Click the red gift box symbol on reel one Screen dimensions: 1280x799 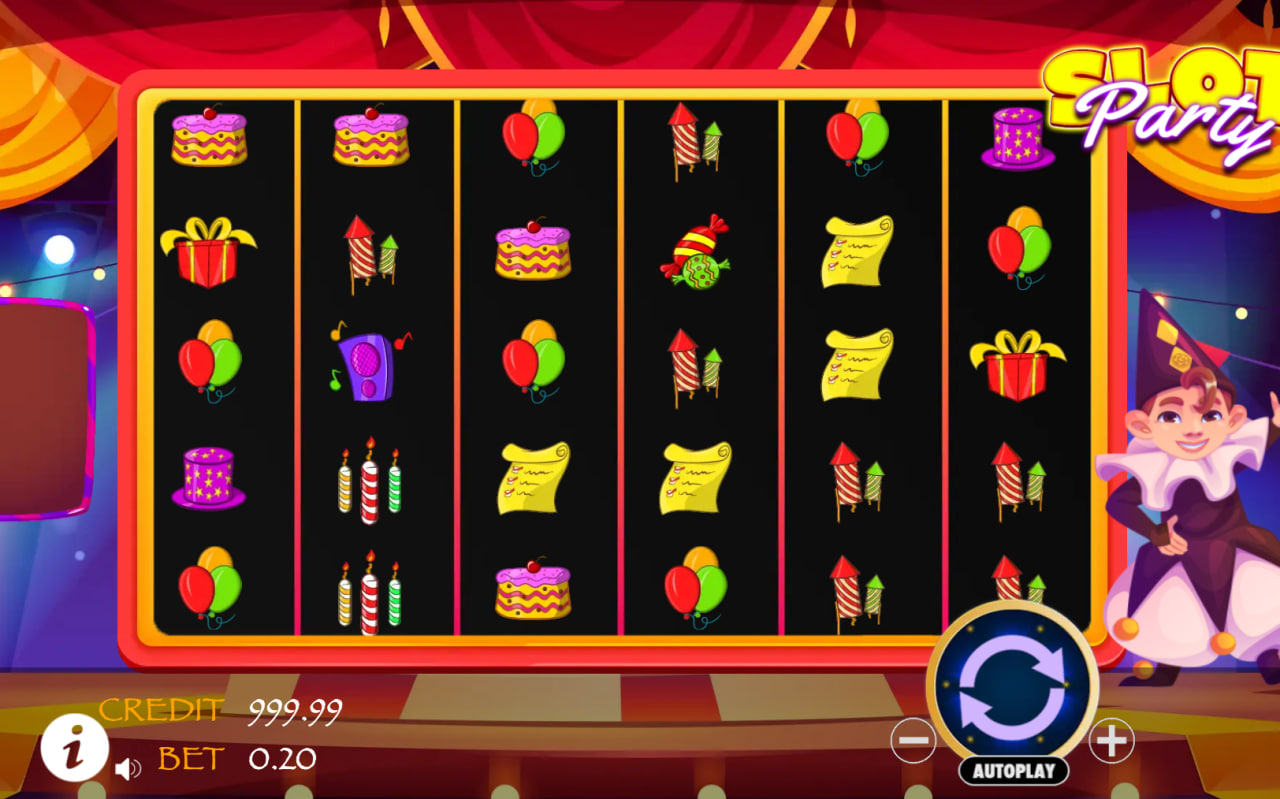208,252
